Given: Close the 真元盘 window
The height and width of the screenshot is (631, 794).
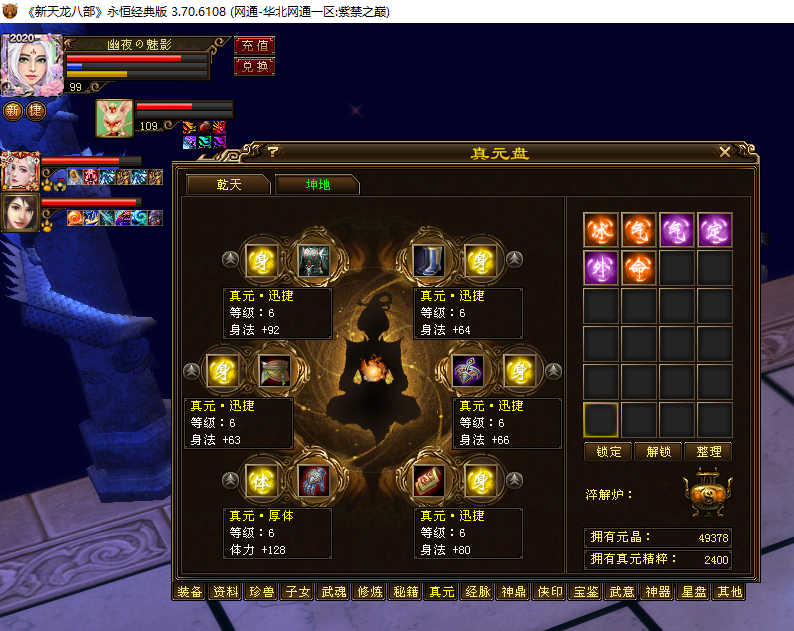Looking at the screenshot, I should point(725,152).
